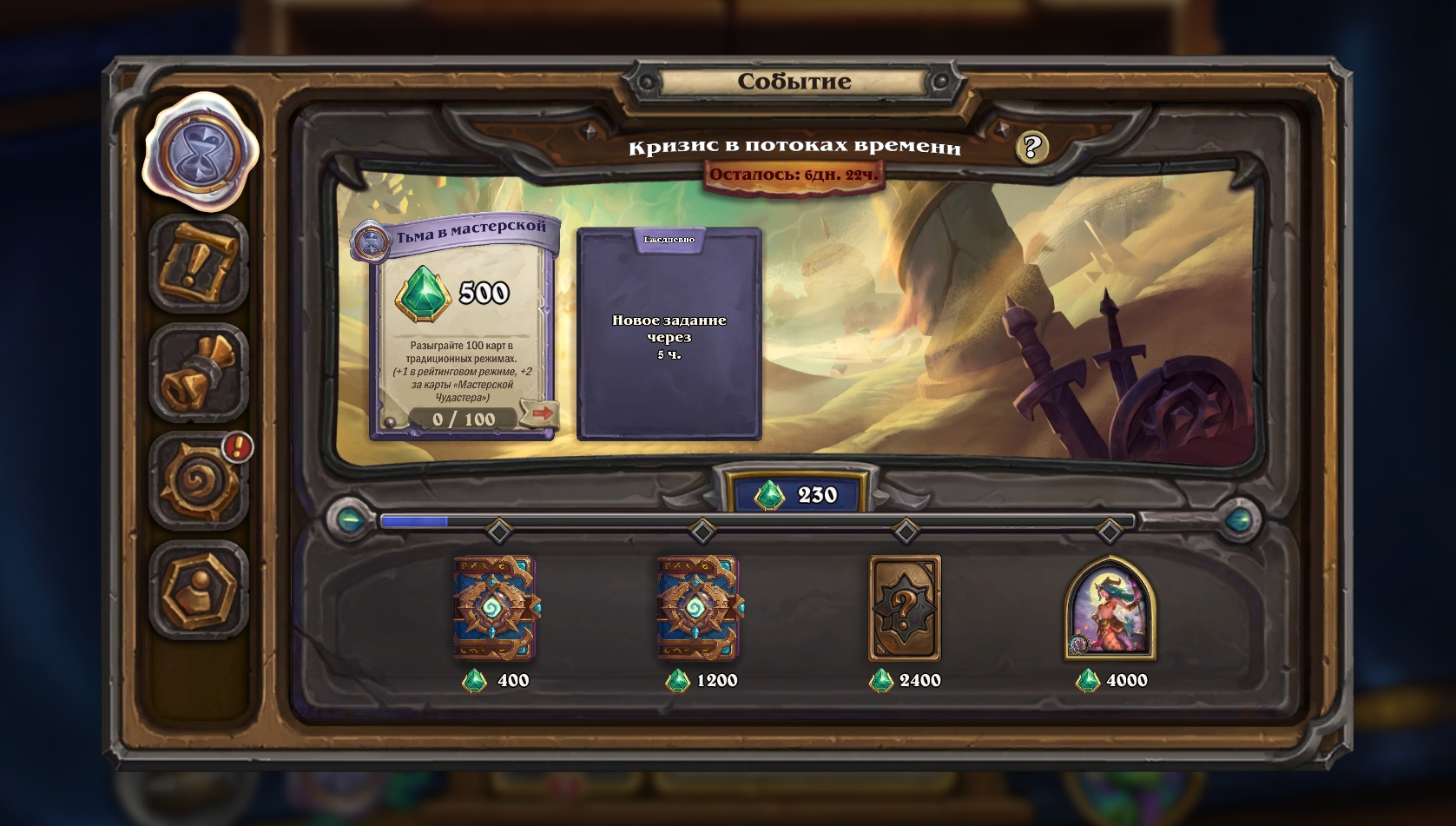Open the quests tab with exclamation scroll
Screen dimensions: 1456x826
pyautogui.click(x=199, y=263)
